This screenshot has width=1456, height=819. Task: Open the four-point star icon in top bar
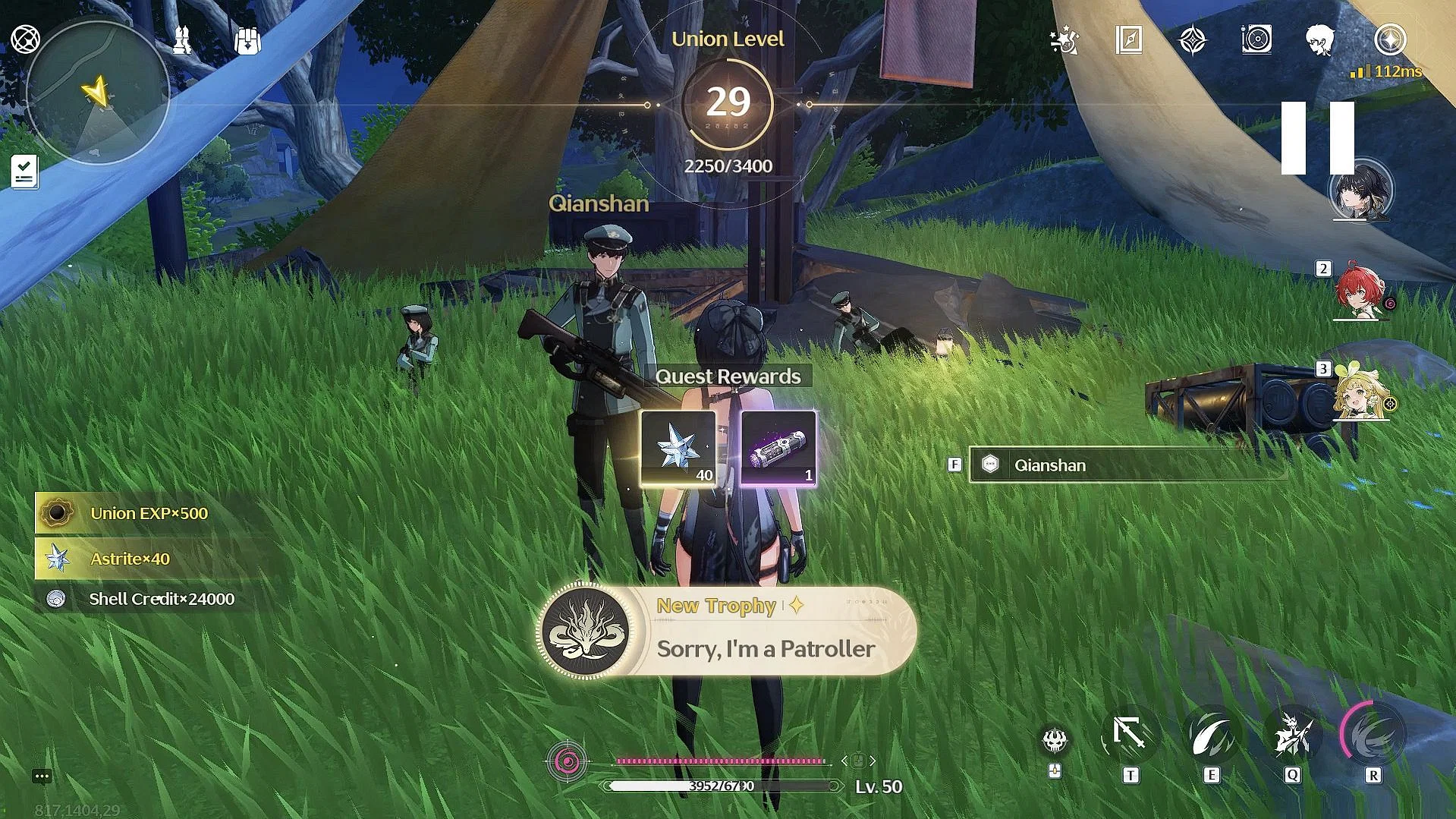tap(1193, 39)
